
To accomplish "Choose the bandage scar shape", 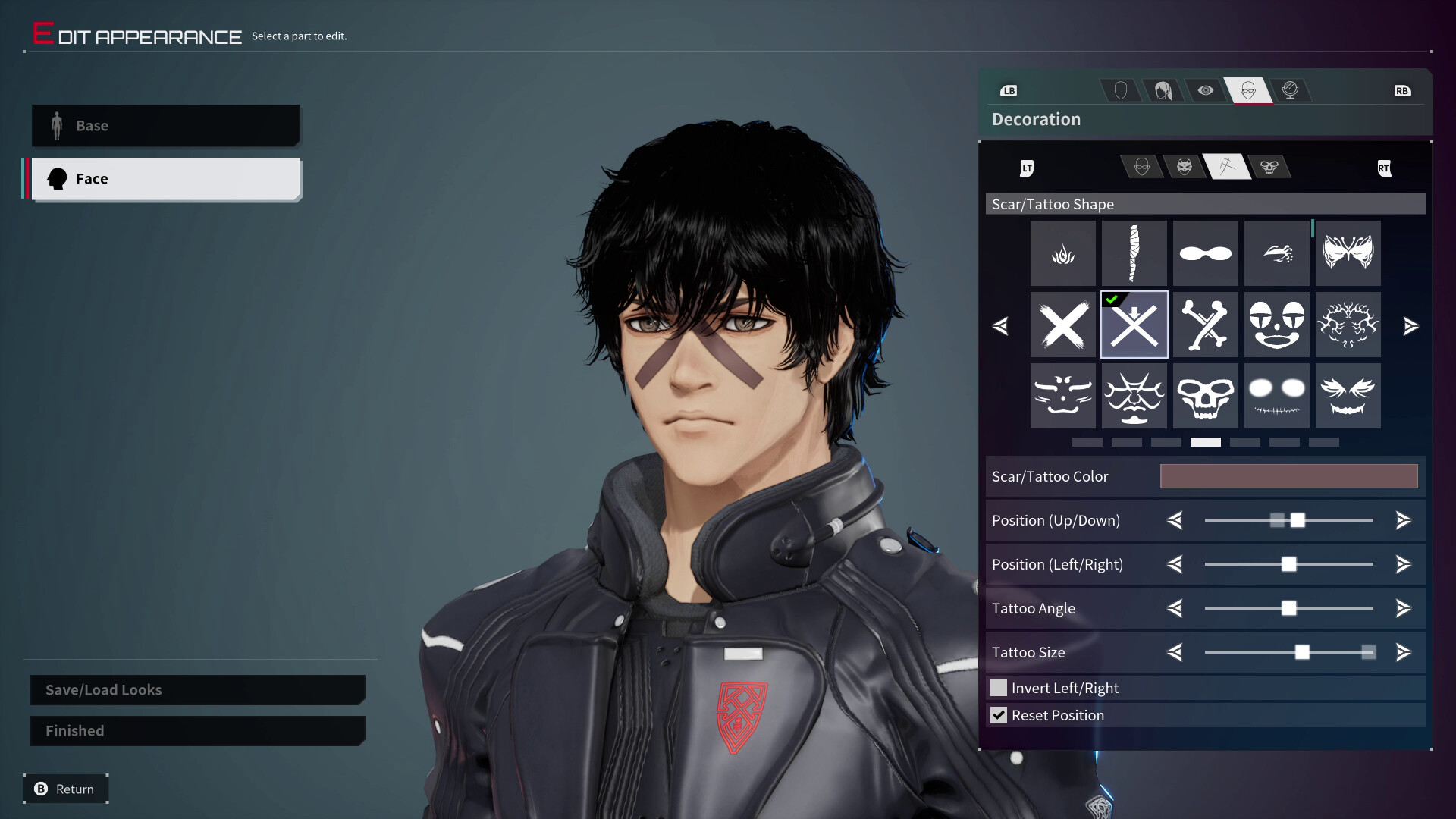I will (x=1134, y=253).
